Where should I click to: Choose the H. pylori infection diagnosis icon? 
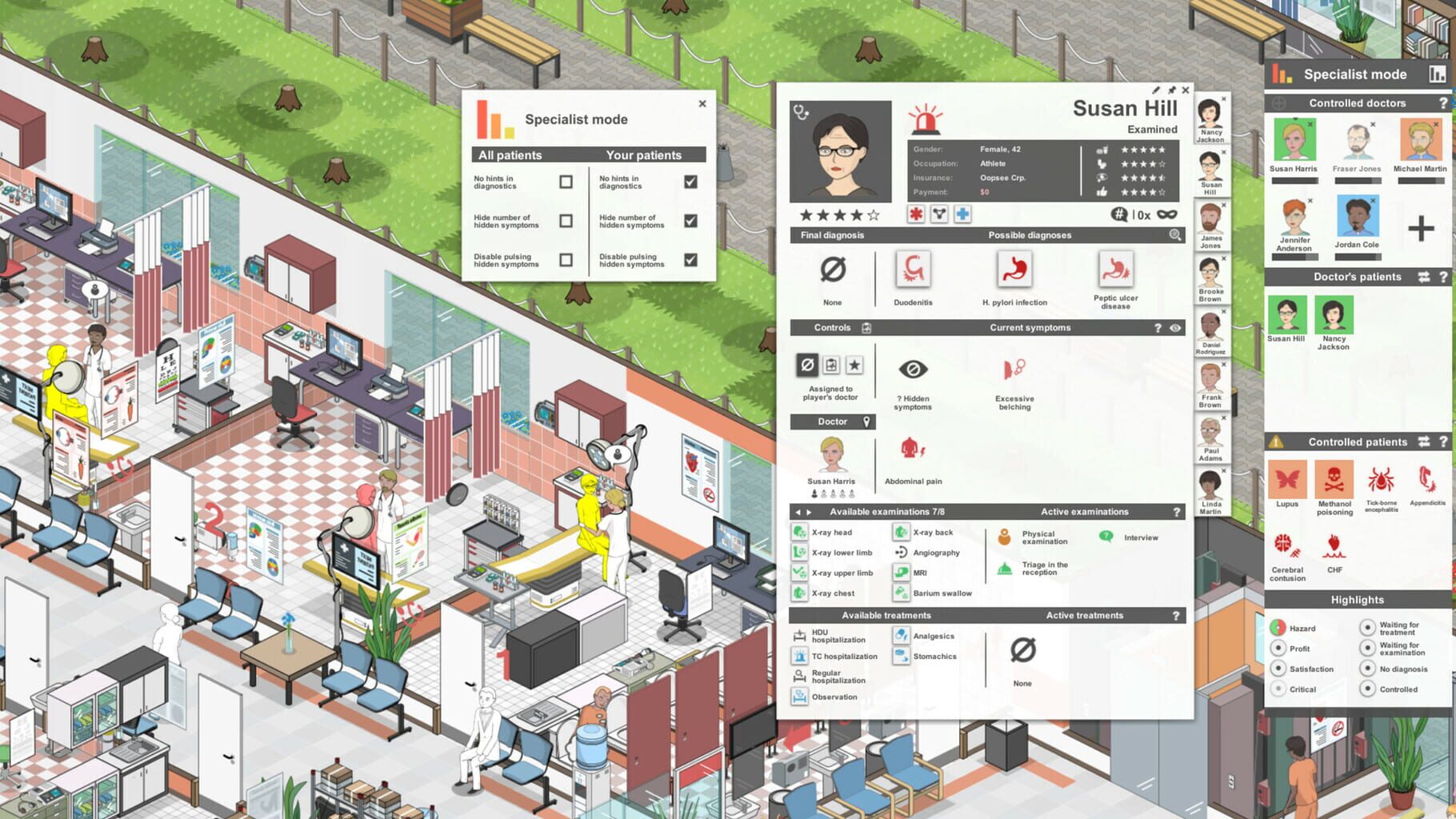pyautogui.click(x=1014, y=272)
